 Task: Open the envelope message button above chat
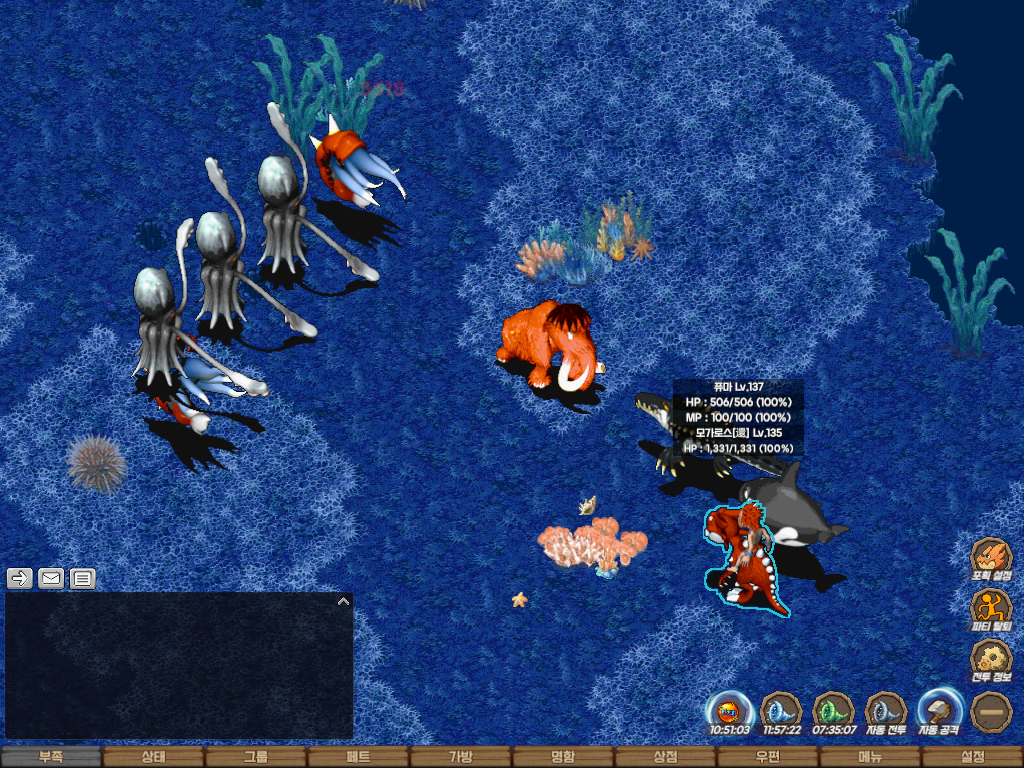pyautogui.click(x=51, y=578)
